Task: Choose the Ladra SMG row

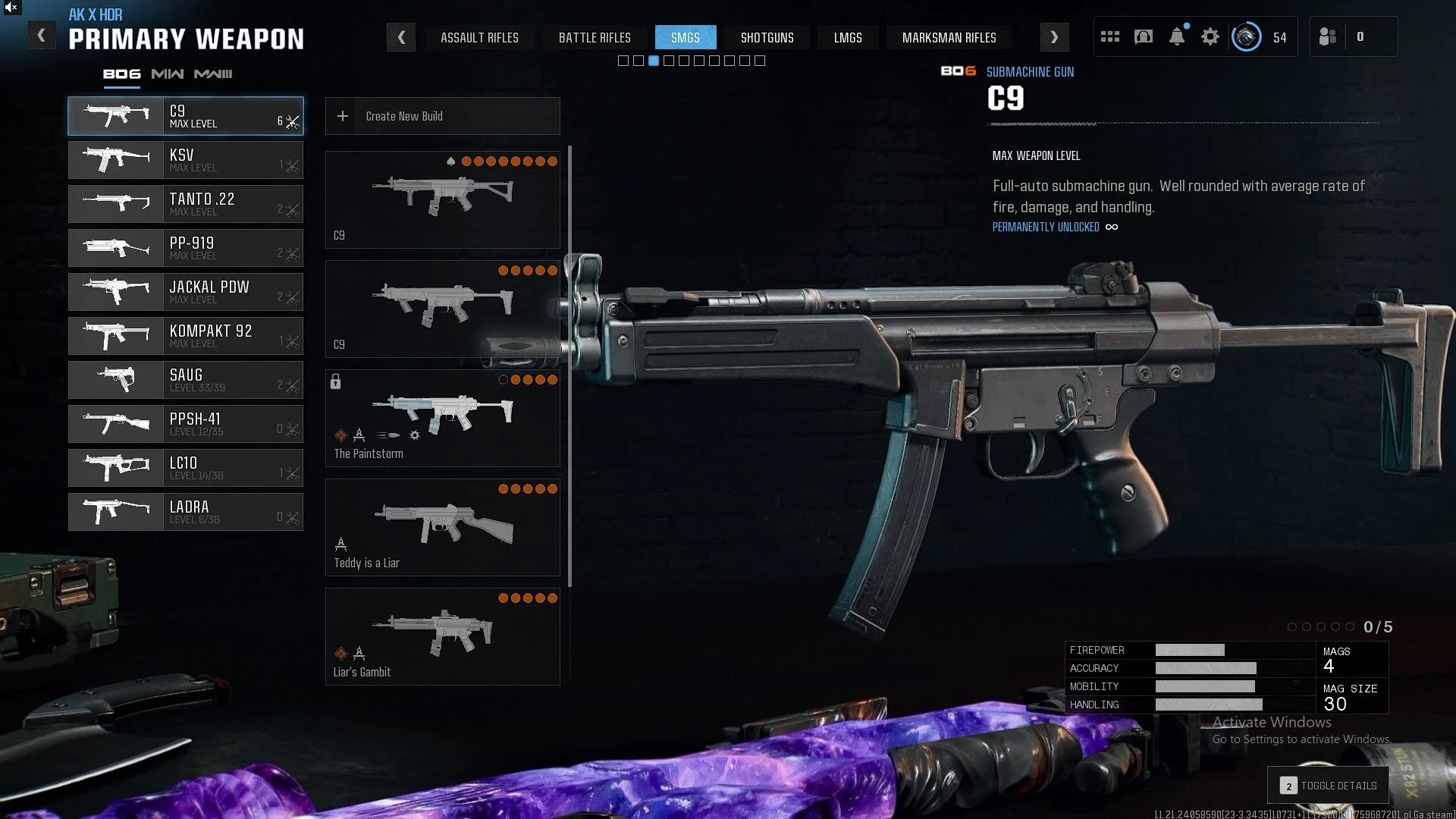Action: [x=186, y=512]
